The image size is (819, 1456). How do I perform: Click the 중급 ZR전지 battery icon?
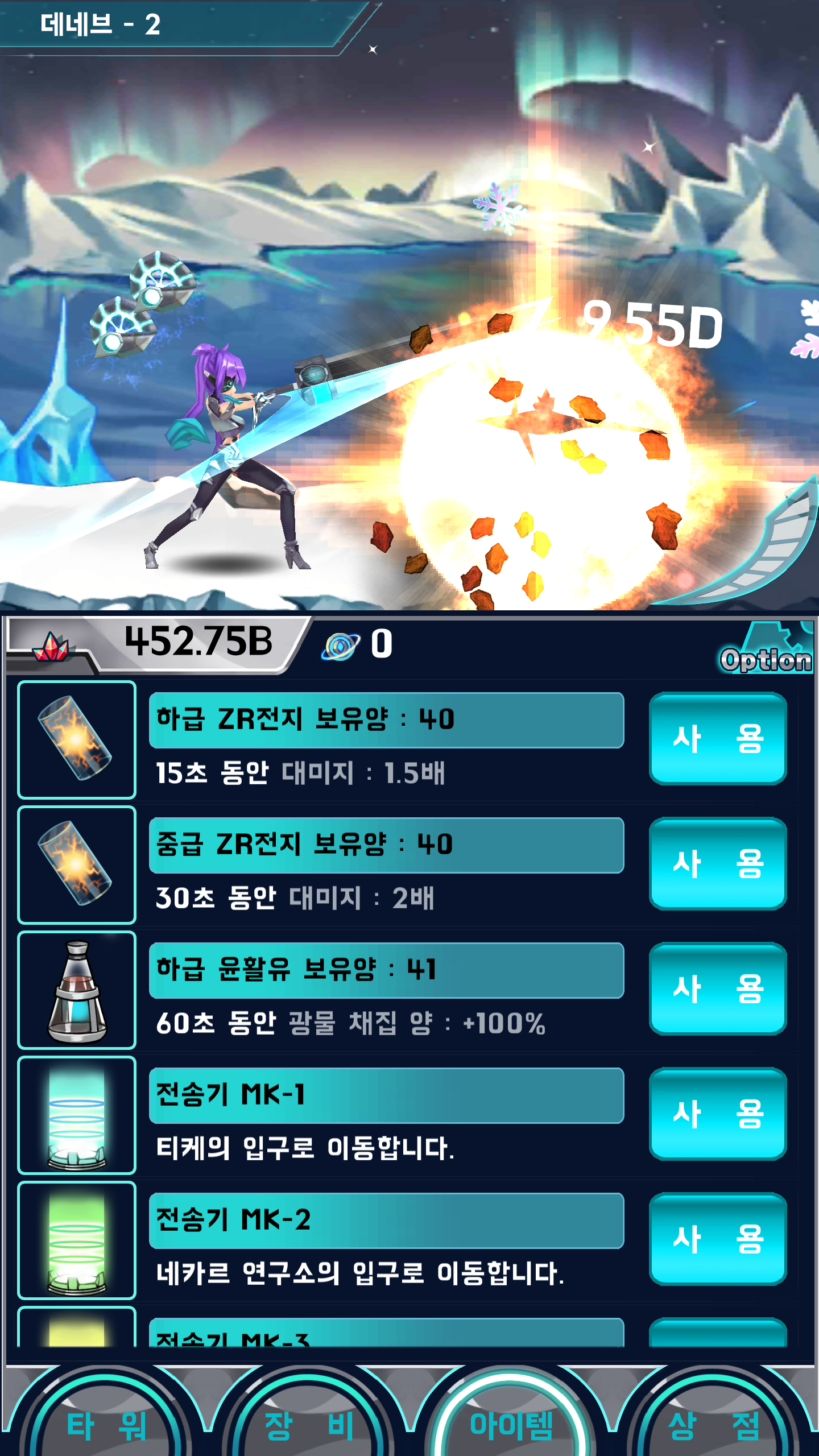pos(76,864)
